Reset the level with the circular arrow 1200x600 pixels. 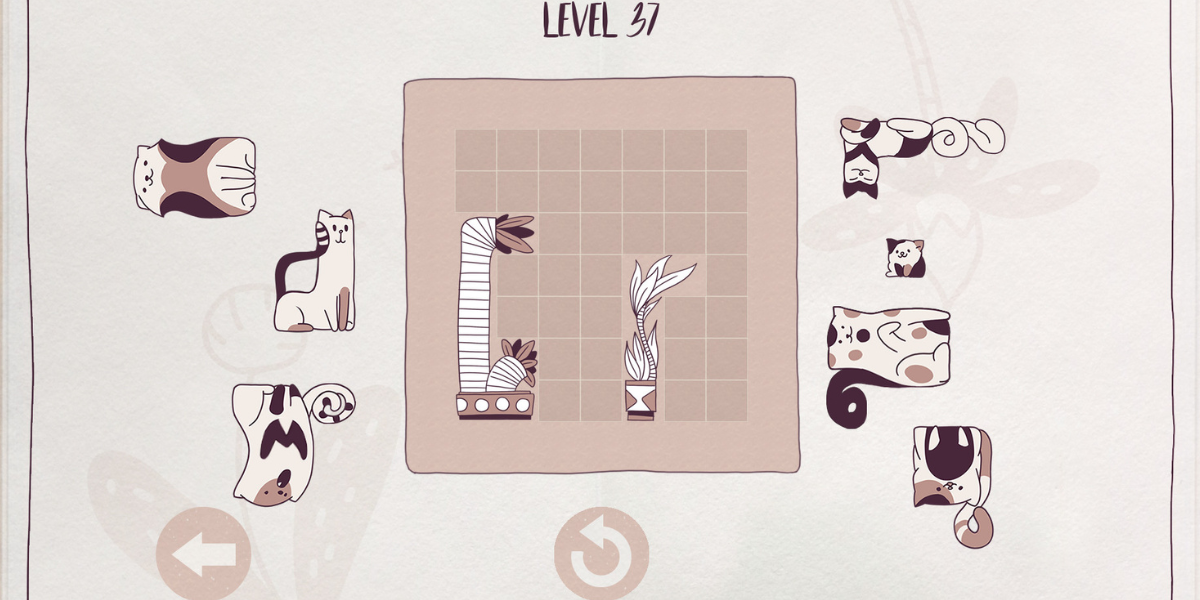[601, 555]
